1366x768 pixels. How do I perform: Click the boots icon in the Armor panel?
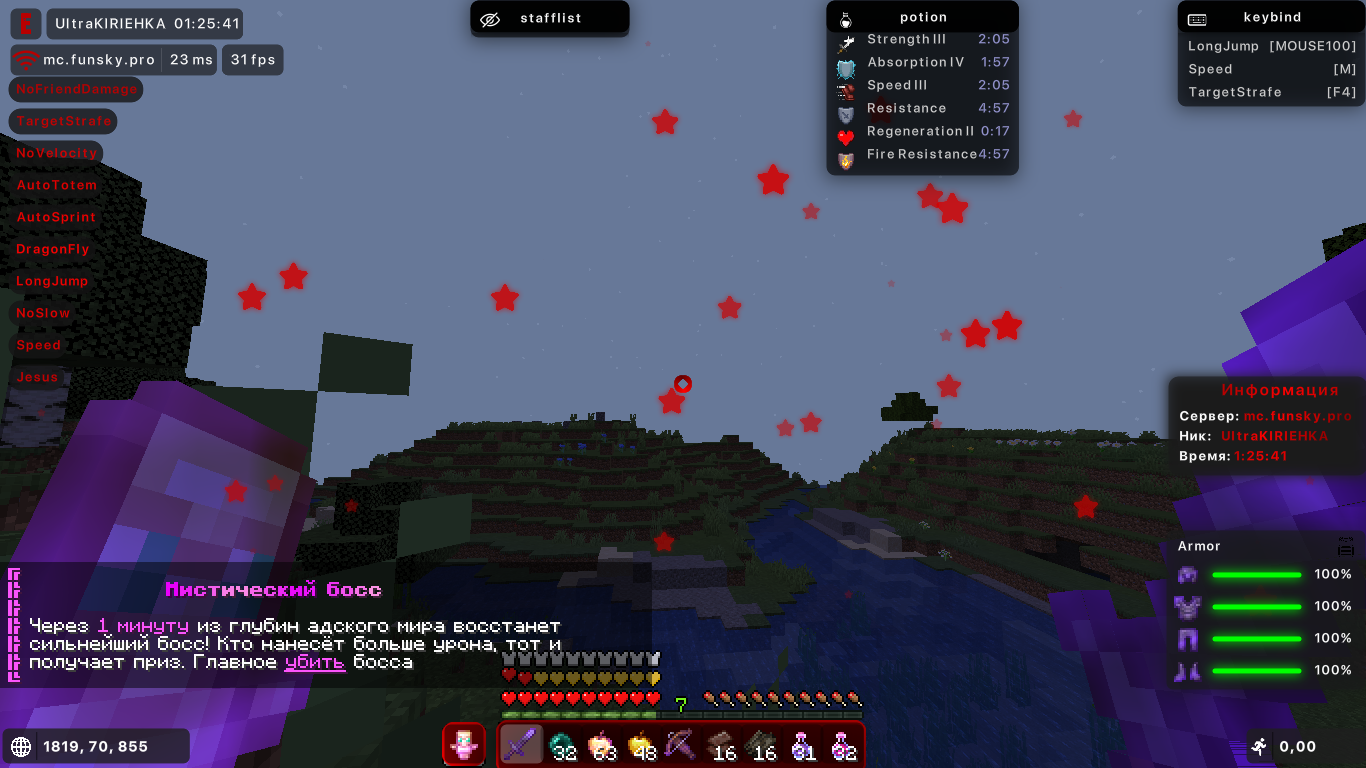click(x=1188, y=672)
